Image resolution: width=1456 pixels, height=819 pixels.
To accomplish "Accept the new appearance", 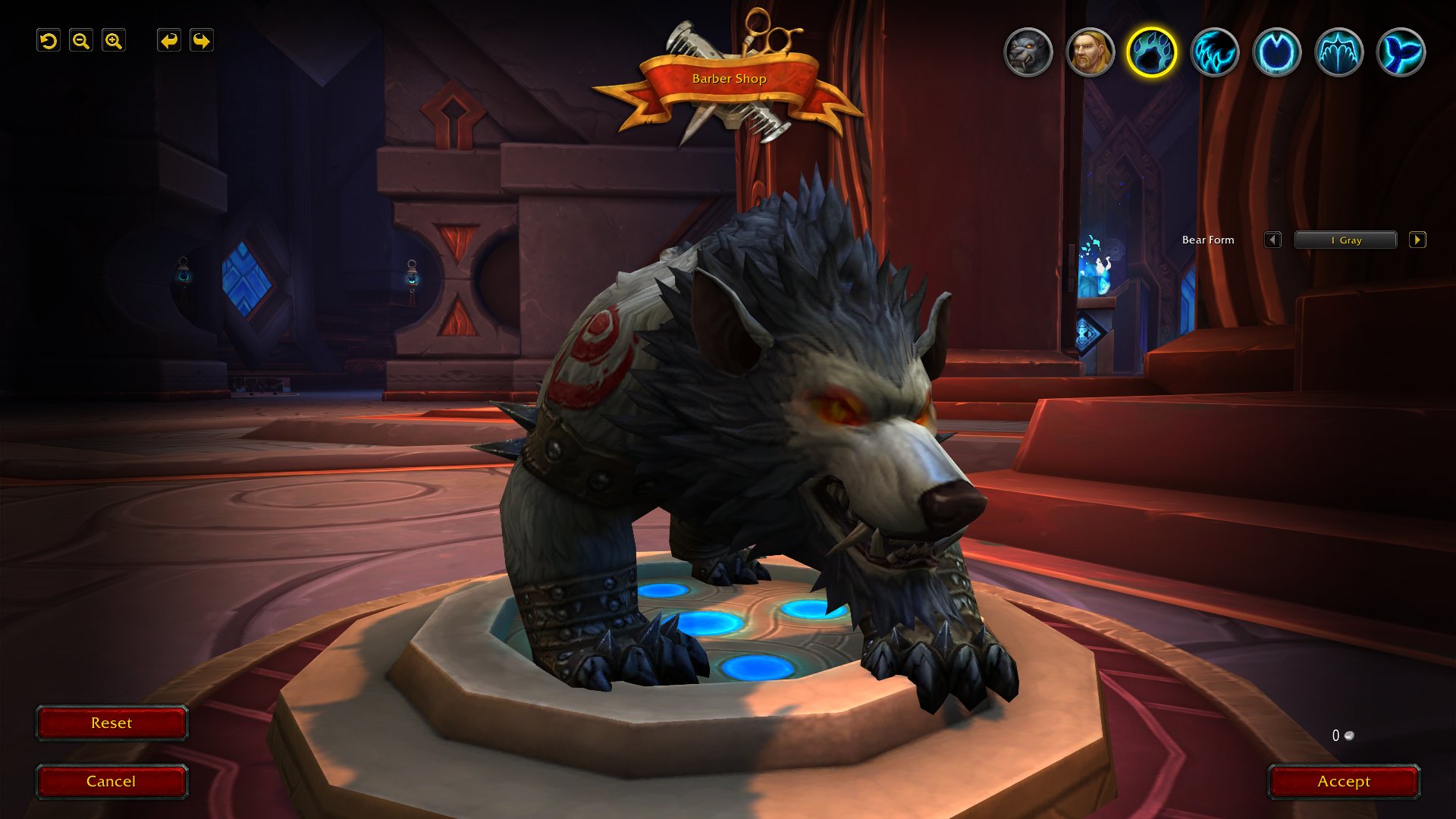I will click(1343, 782).
